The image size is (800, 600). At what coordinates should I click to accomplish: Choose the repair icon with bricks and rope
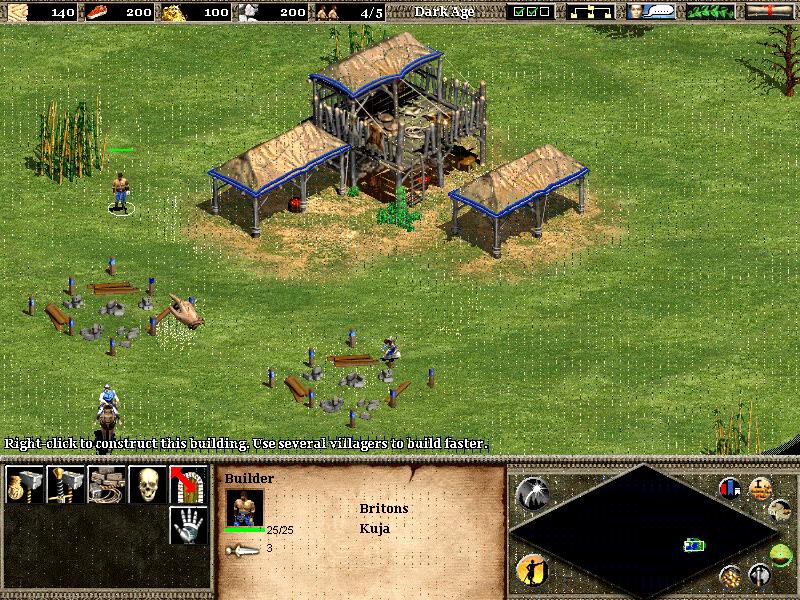pyautogui.click(x=104, y=485)
